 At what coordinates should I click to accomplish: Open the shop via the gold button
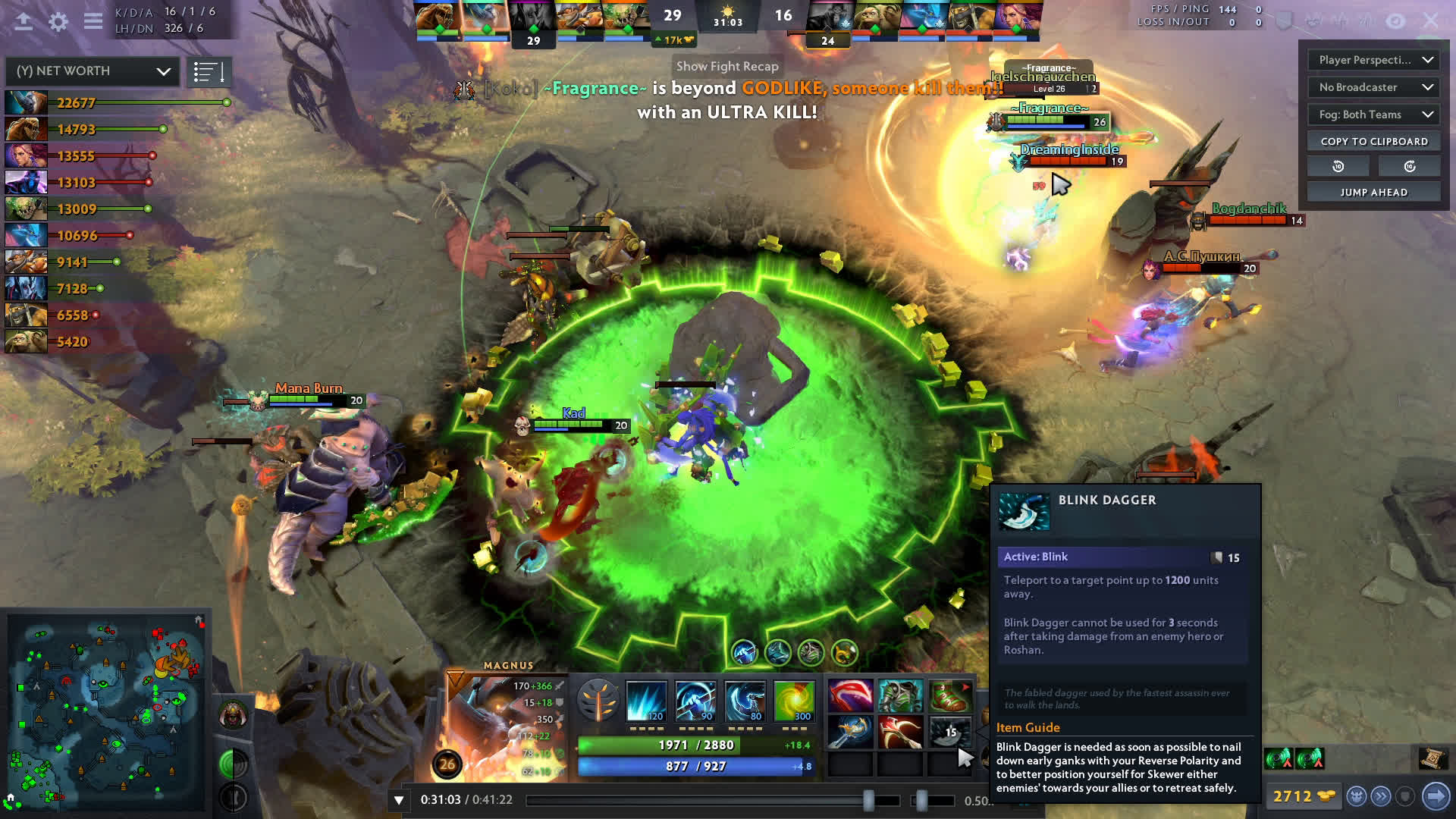tap(1304, 796)
